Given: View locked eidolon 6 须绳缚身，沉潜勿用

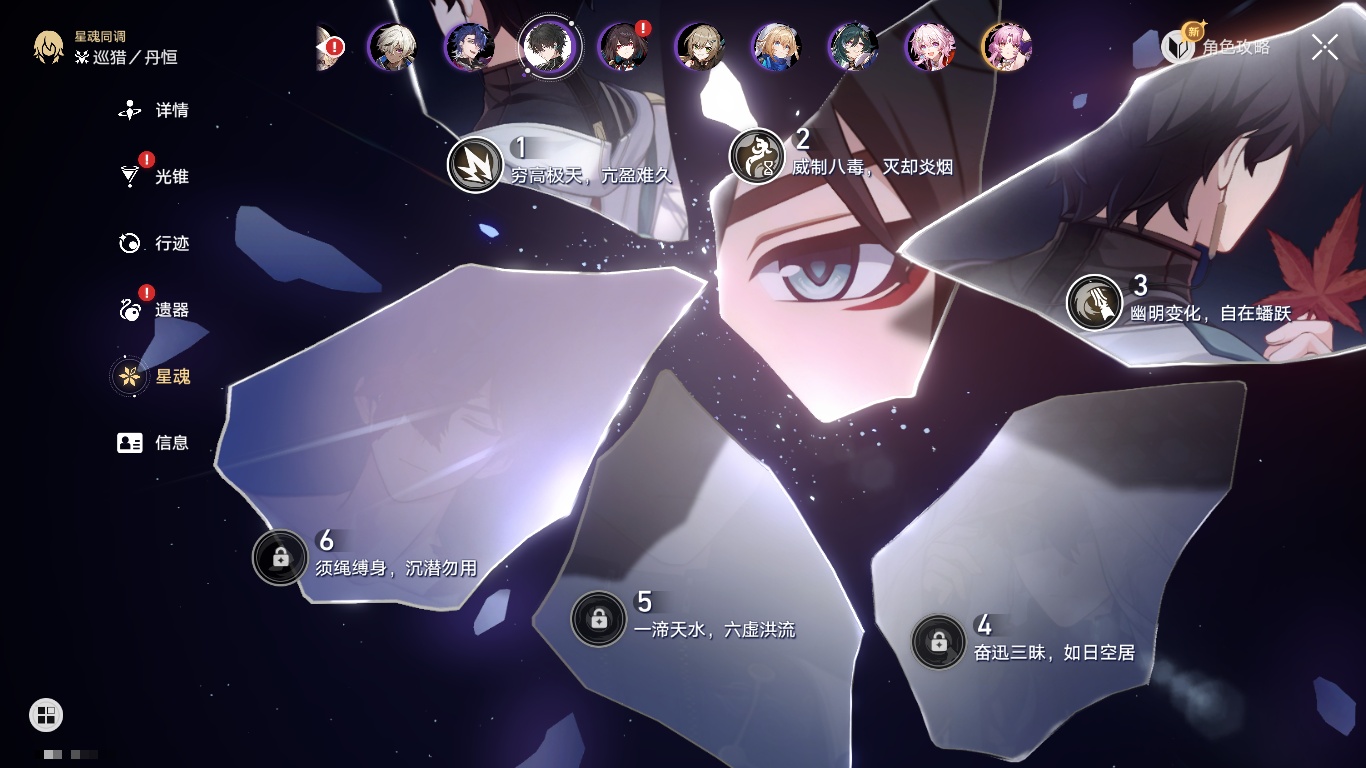Looking at the screenshot, I should pos(280,557).
